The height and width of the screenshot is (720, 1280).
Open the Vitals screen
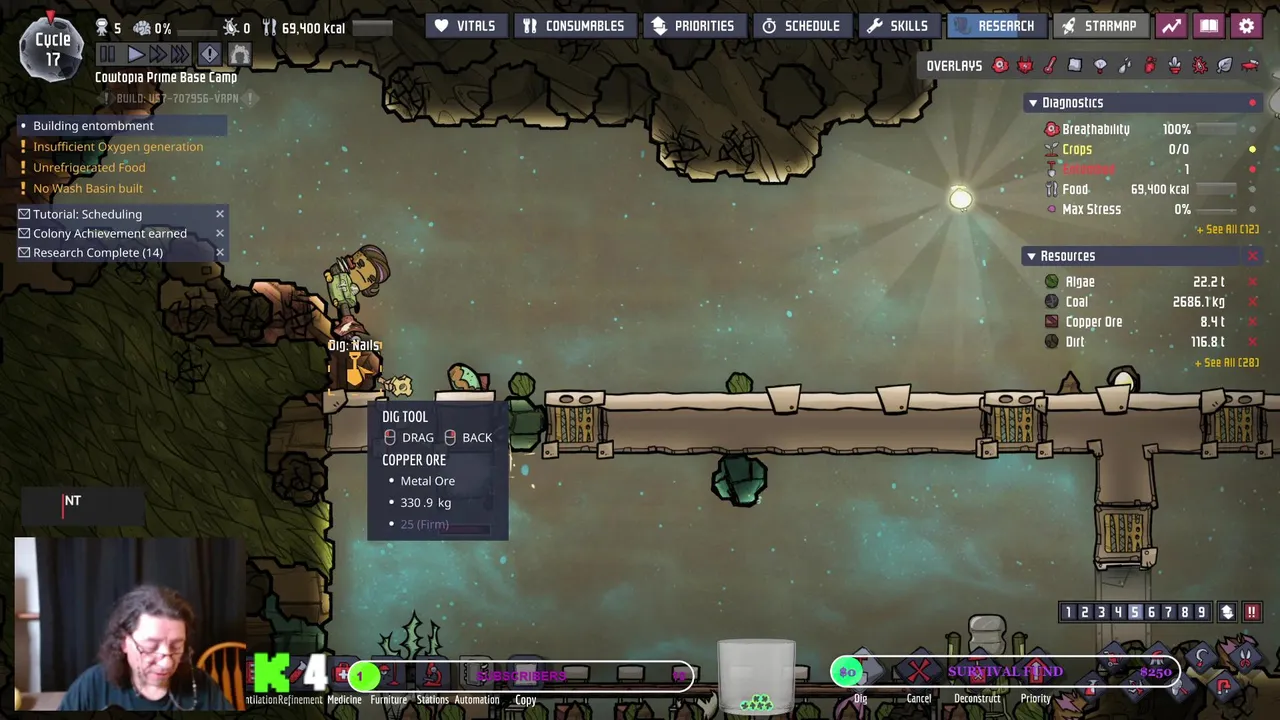tap(465, 26)
